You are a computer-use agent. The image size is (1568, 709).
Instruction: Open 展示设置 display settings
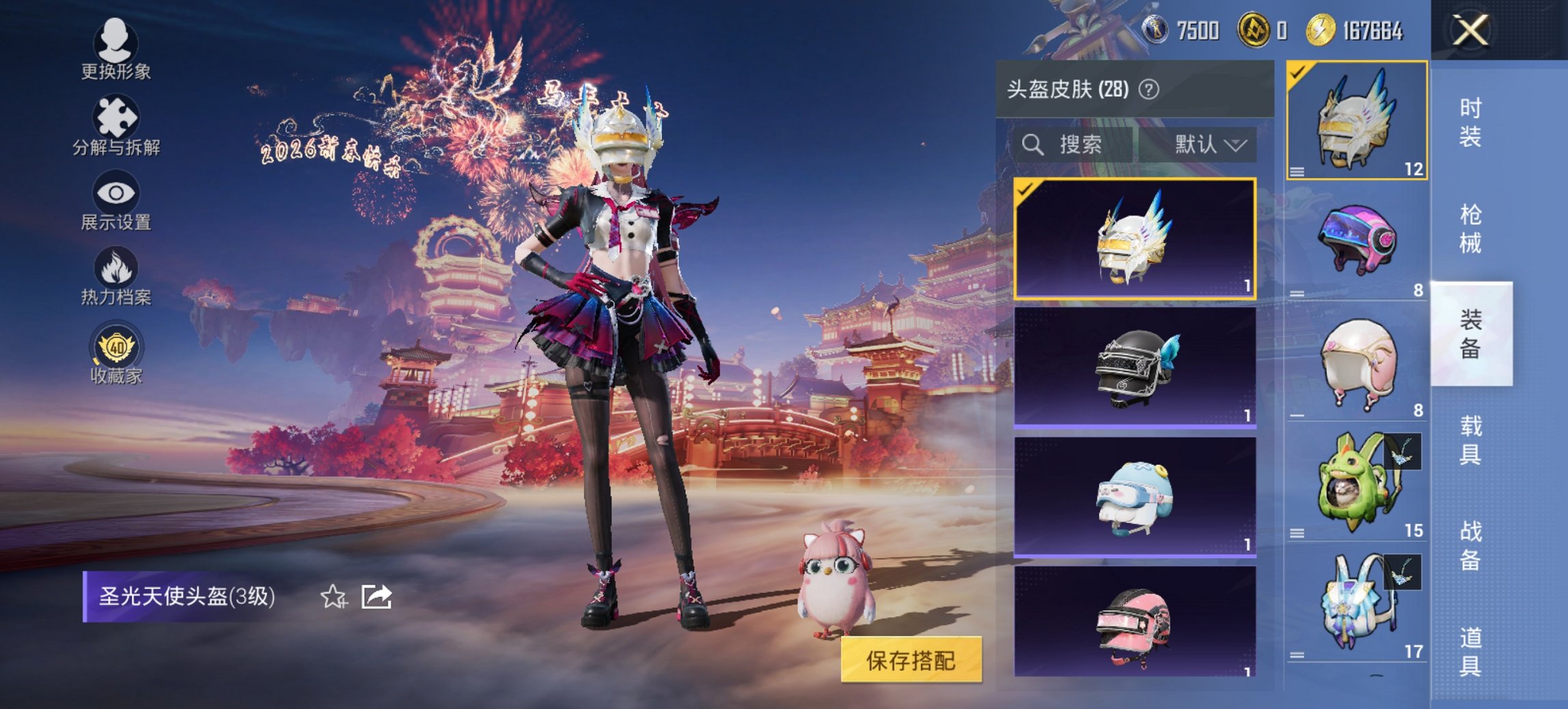pos(116,198)
